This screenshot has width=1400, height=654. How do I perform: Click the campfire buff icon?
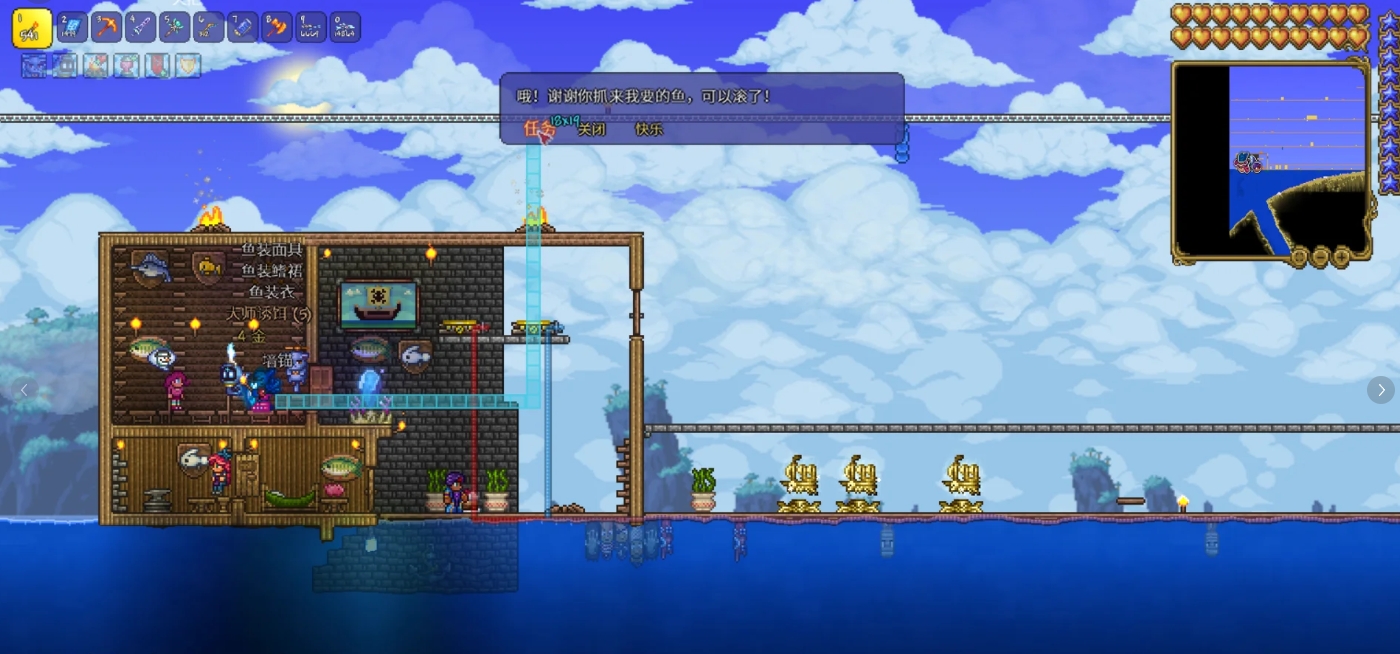point(96,66)
